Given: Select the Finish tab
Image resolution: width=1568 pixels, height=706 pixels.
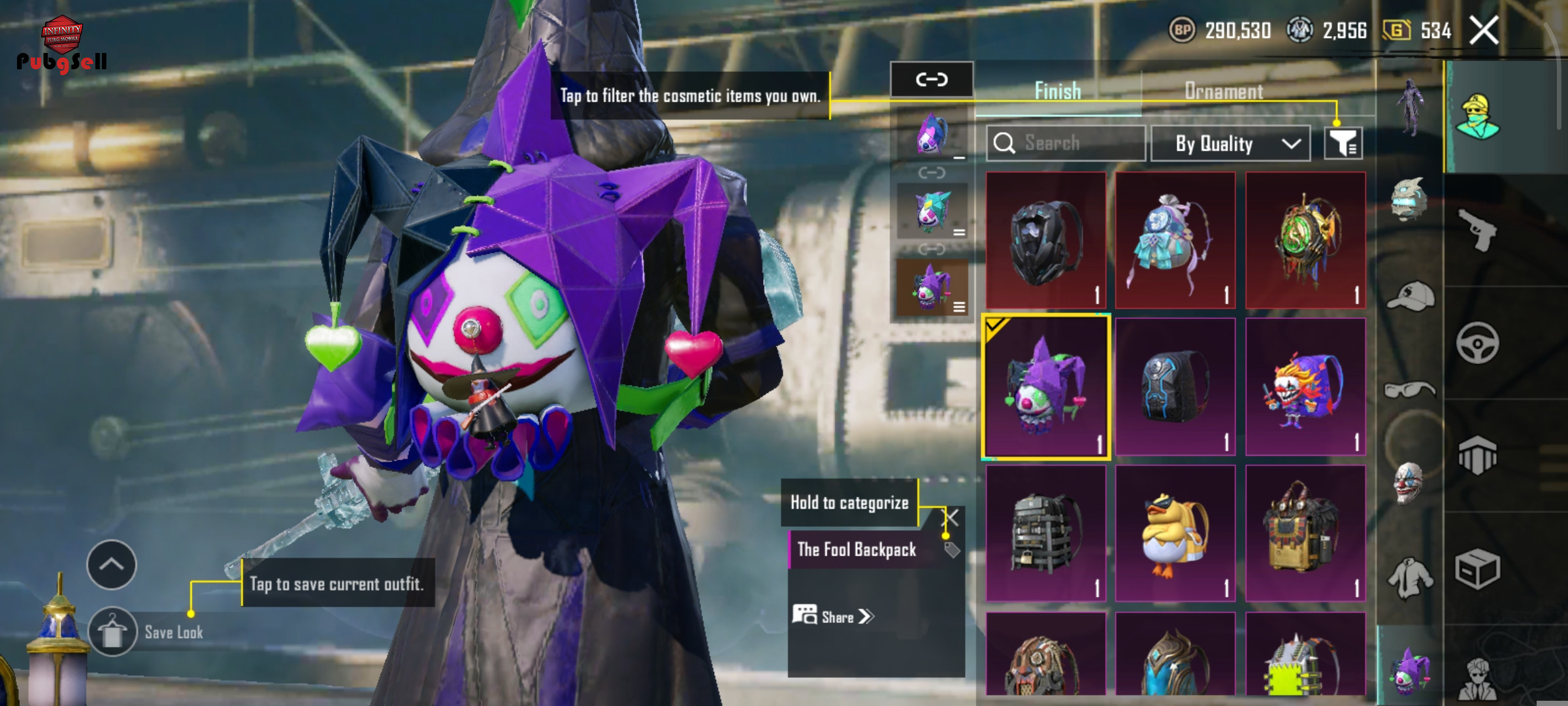Looking at the screenshot, I should click(1057, 92).
